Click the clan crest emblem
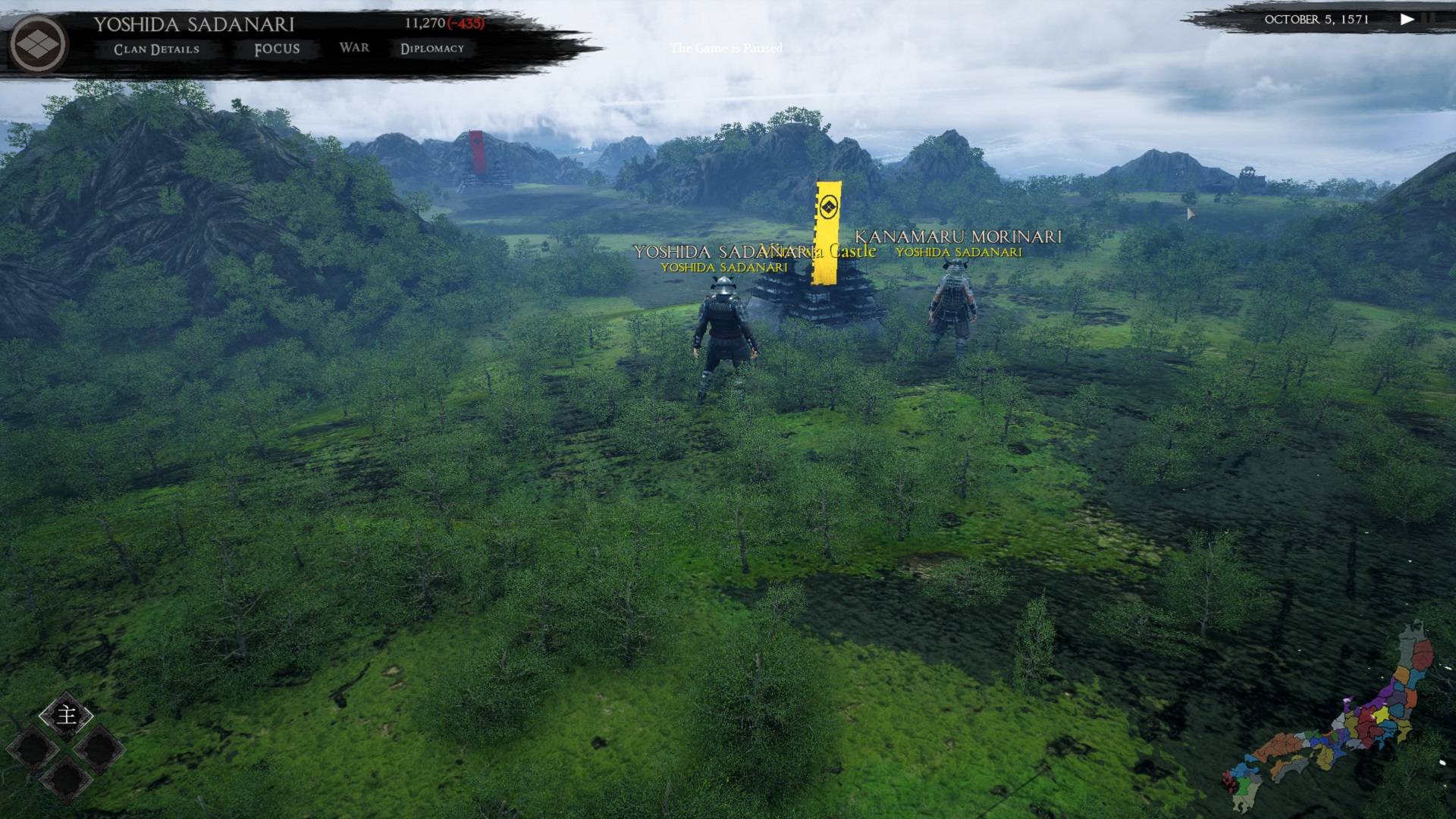Image resolution: width=1456 pixels, height=819 pixels. tap(39, 44)
